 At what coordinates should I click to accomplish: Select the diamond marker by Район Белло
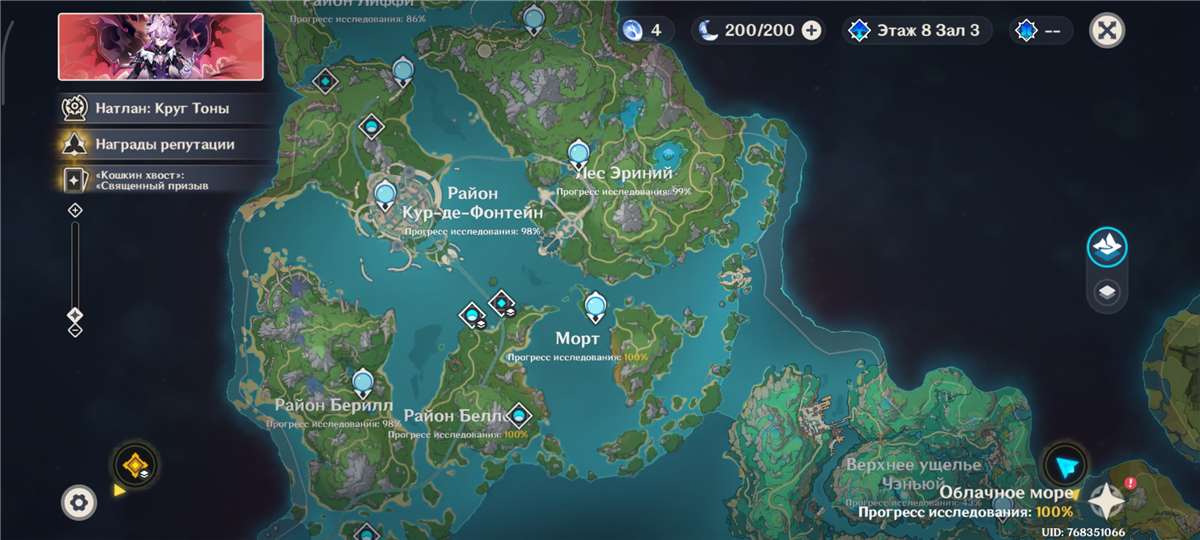point(519,412)
